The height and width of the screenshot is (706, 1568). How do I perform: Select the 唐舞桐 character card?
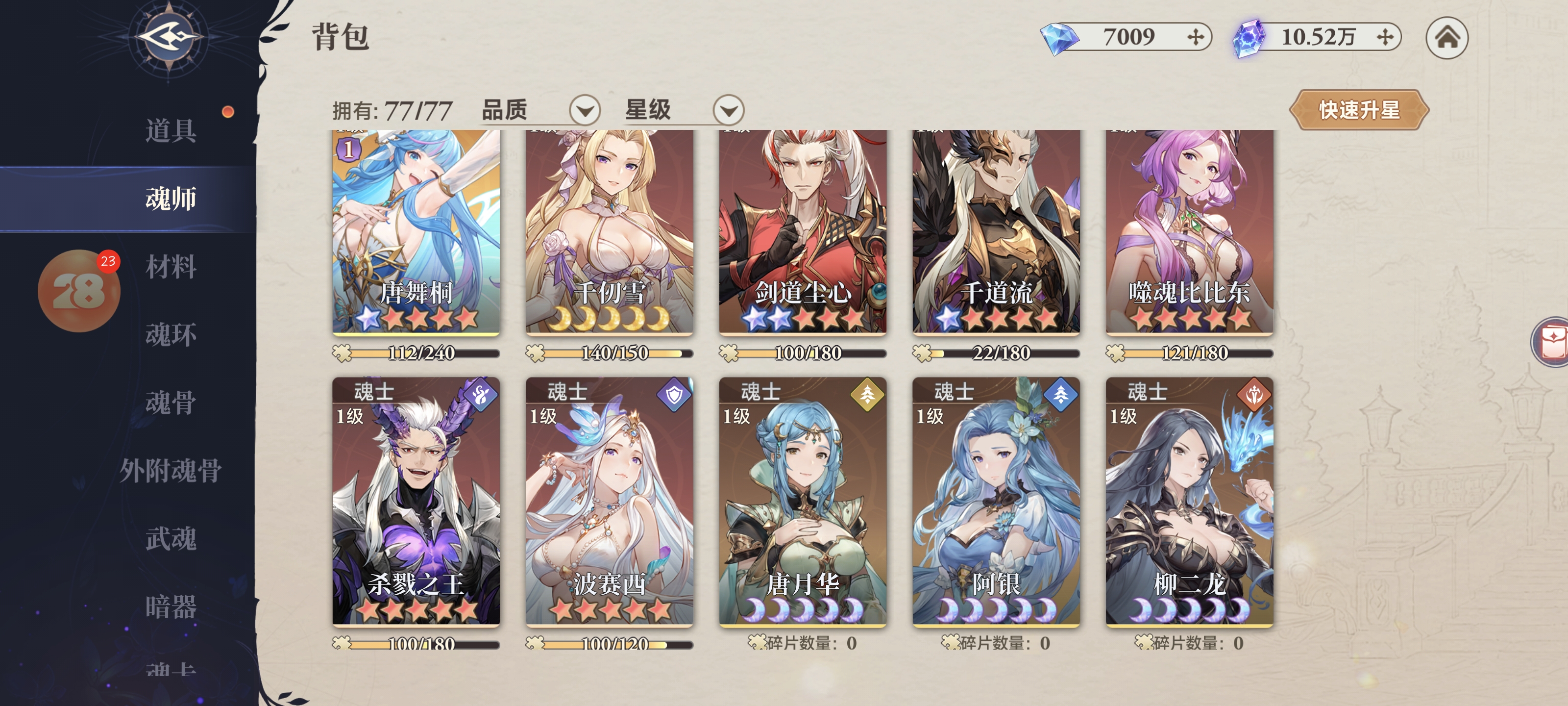(416, 231)
